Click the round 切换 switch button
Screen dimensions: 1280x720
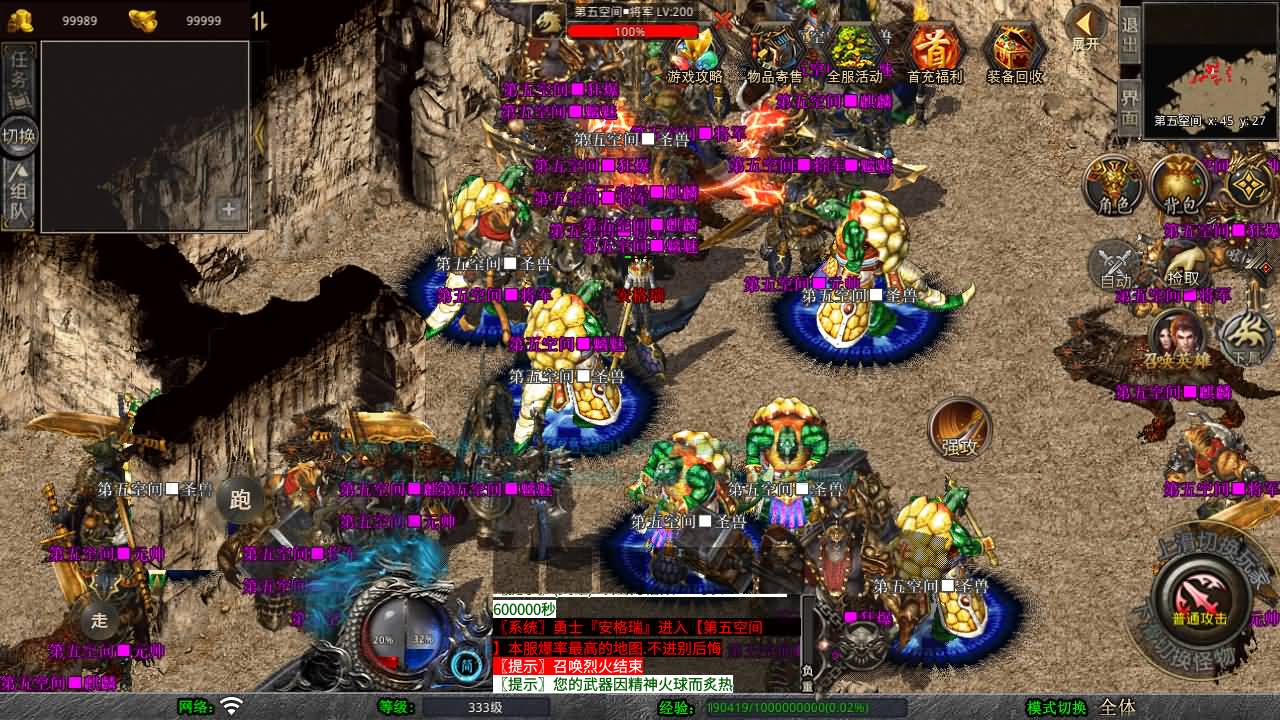[19, 136]
